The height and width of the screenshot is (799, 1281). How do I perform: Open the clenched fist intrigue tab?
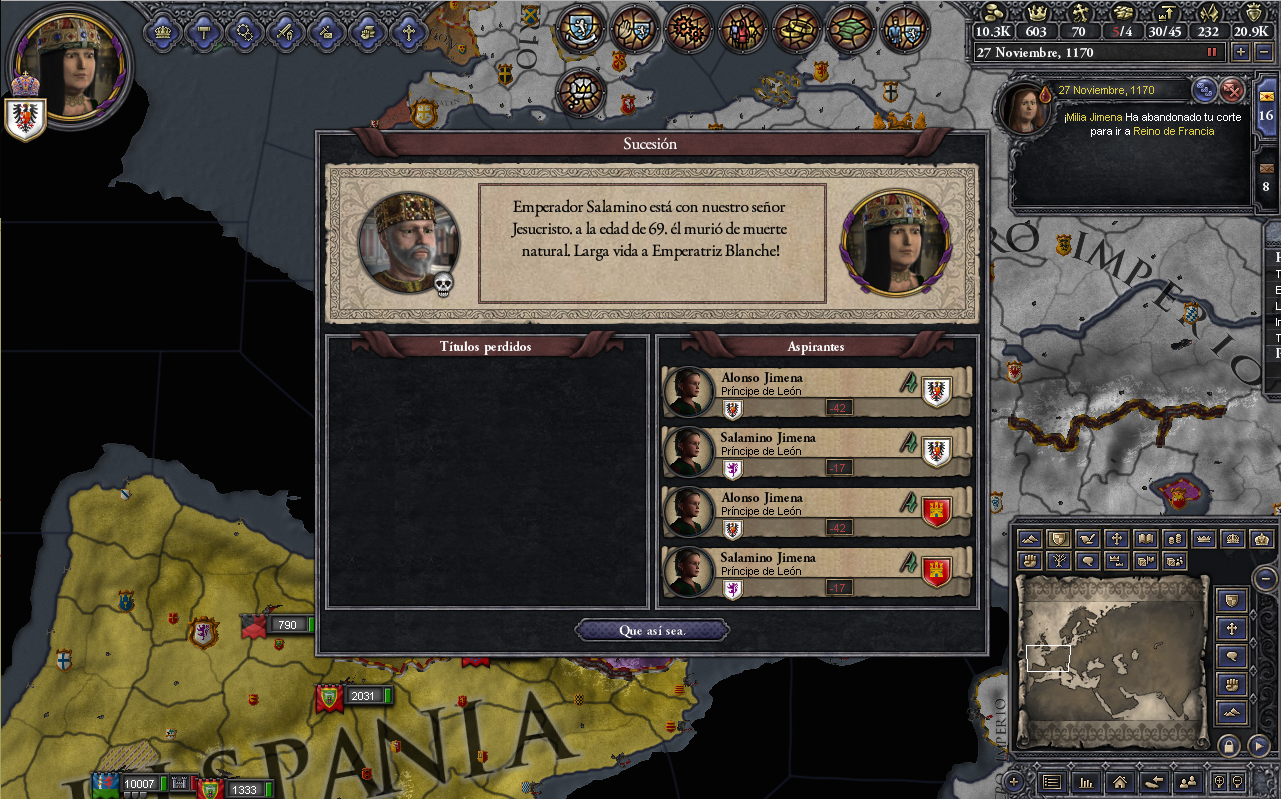[367, 32]
